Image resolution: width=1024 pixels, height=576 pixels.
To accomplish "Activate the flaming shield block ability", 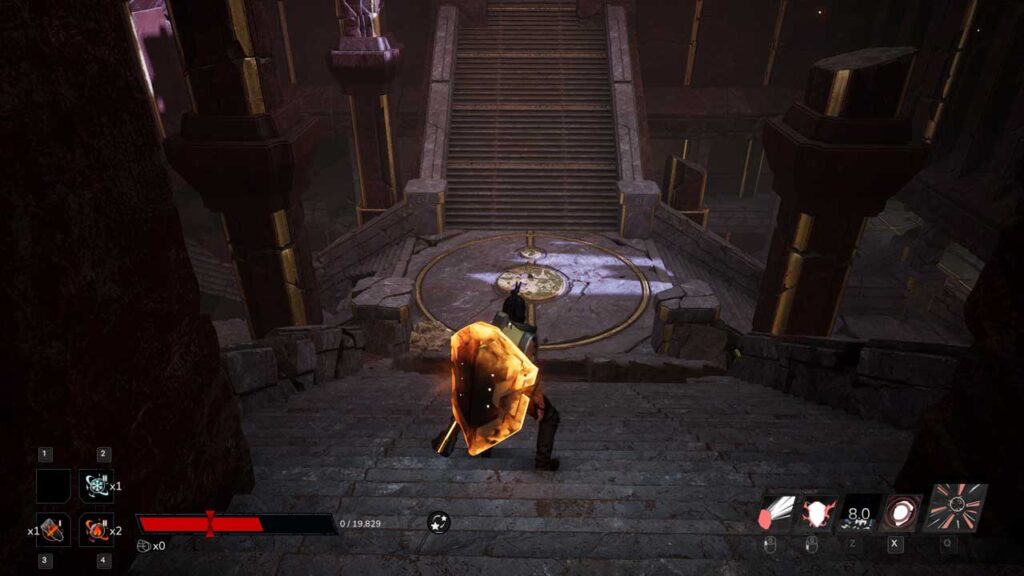I will click(819, 513).
